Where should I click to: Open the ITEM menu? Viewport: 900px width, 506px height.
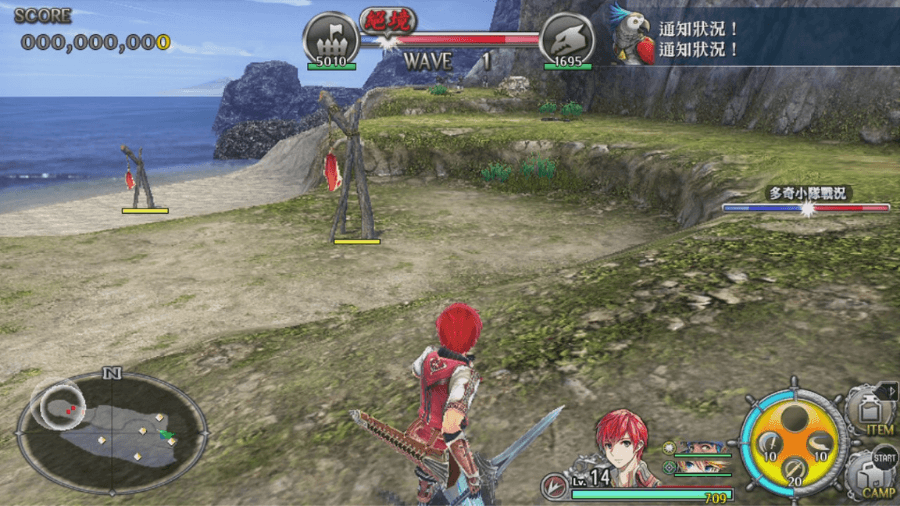point(867,412)
